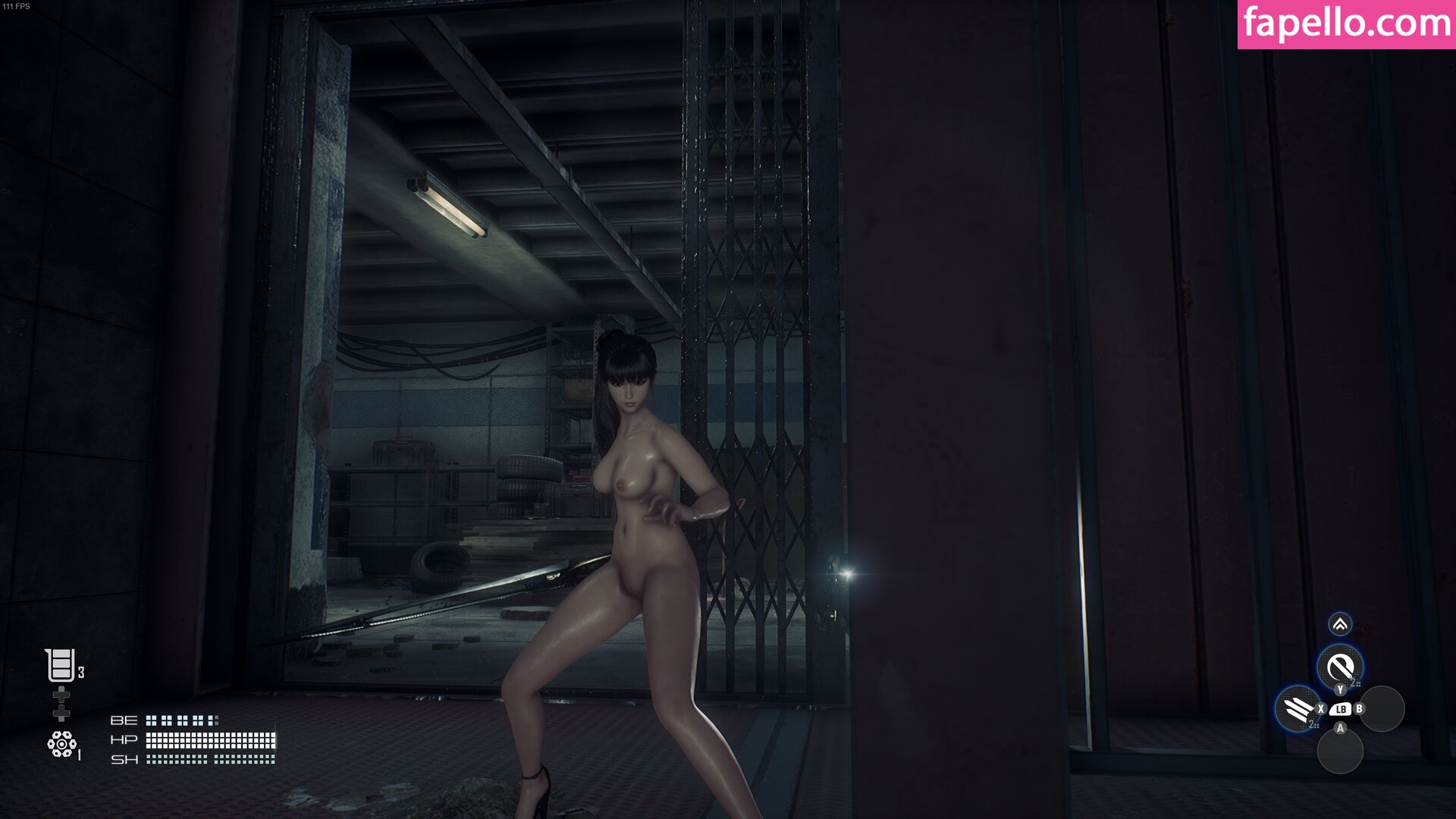This screenshot has width=1456, height=819.
Task: Select the gear-shaped grenade item icon
Action: [61, 744]
